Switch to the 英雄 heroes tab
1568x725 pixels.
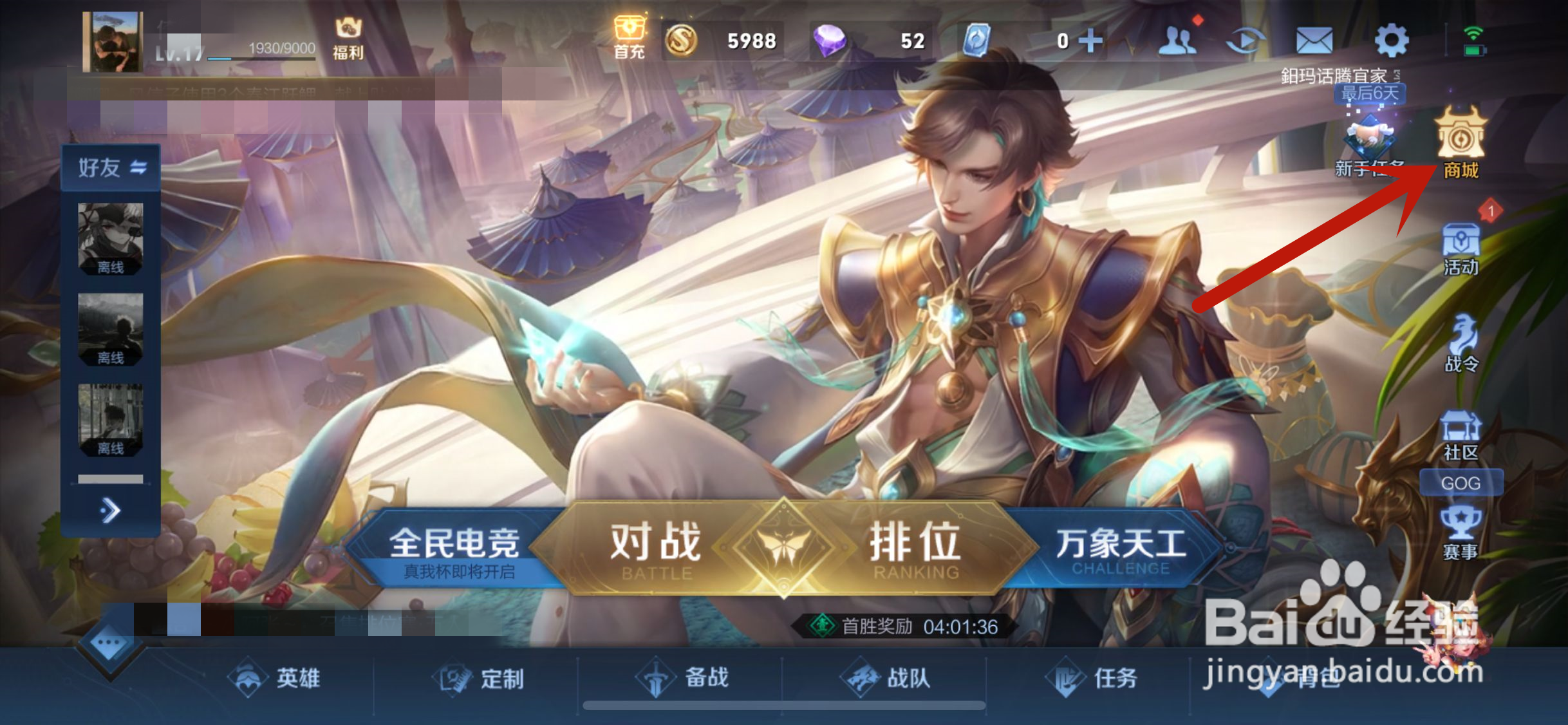tap(277, 678)
